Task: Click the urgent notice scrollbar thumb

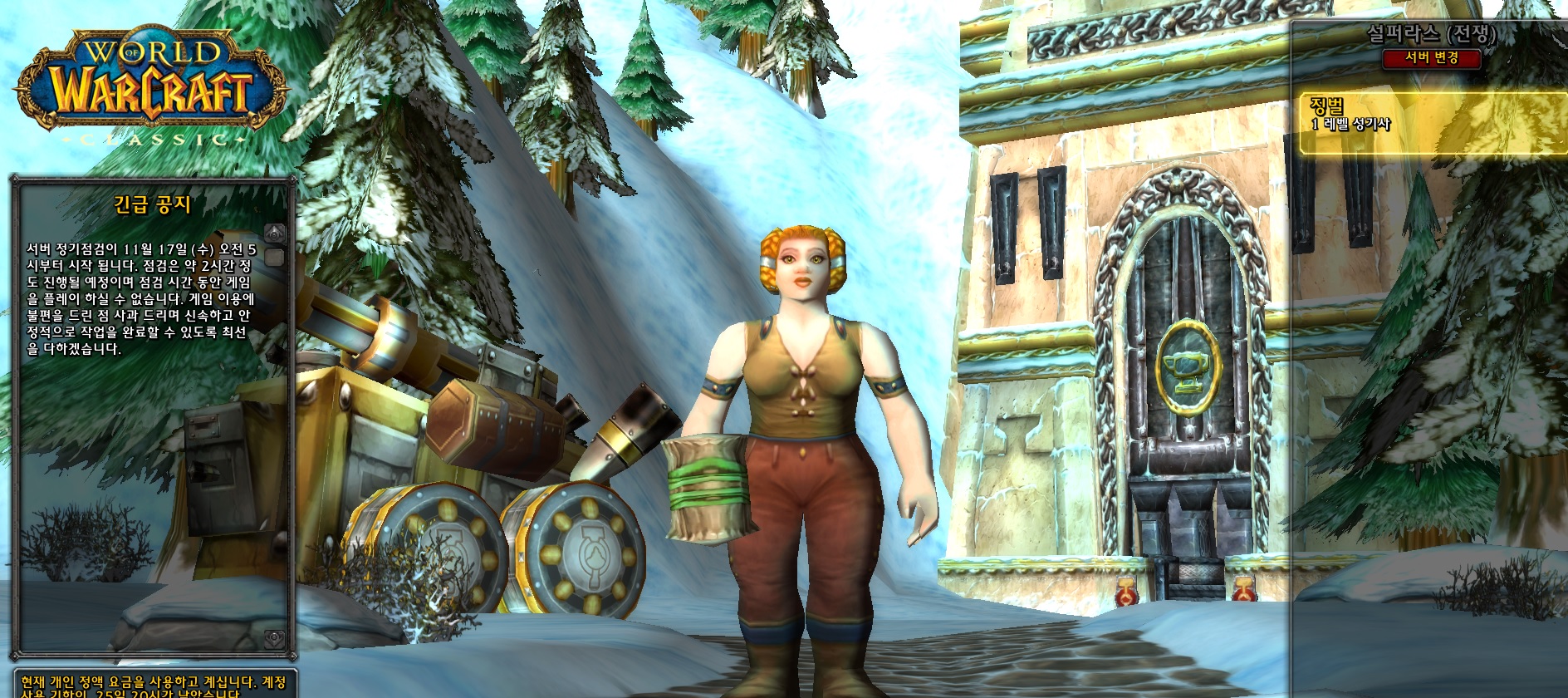Action: pos(275,257)
